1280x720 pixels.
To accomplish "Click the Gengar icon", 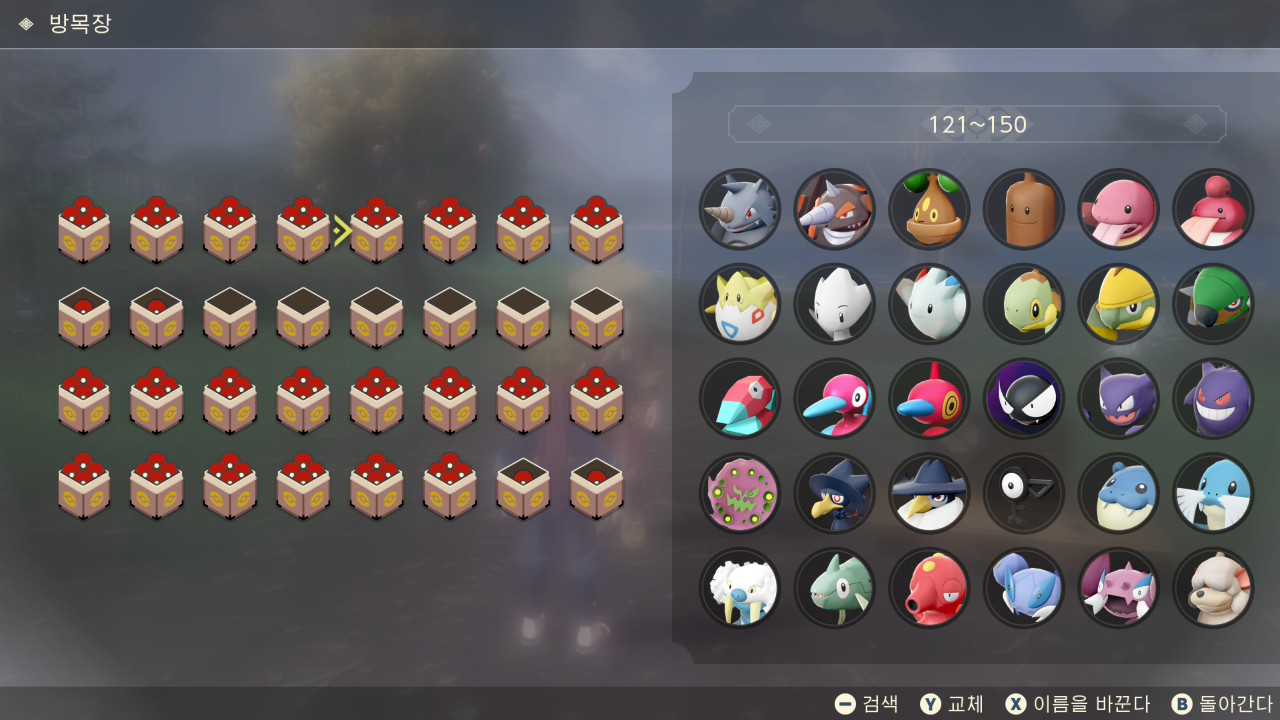I will (x=1213, y=399).
